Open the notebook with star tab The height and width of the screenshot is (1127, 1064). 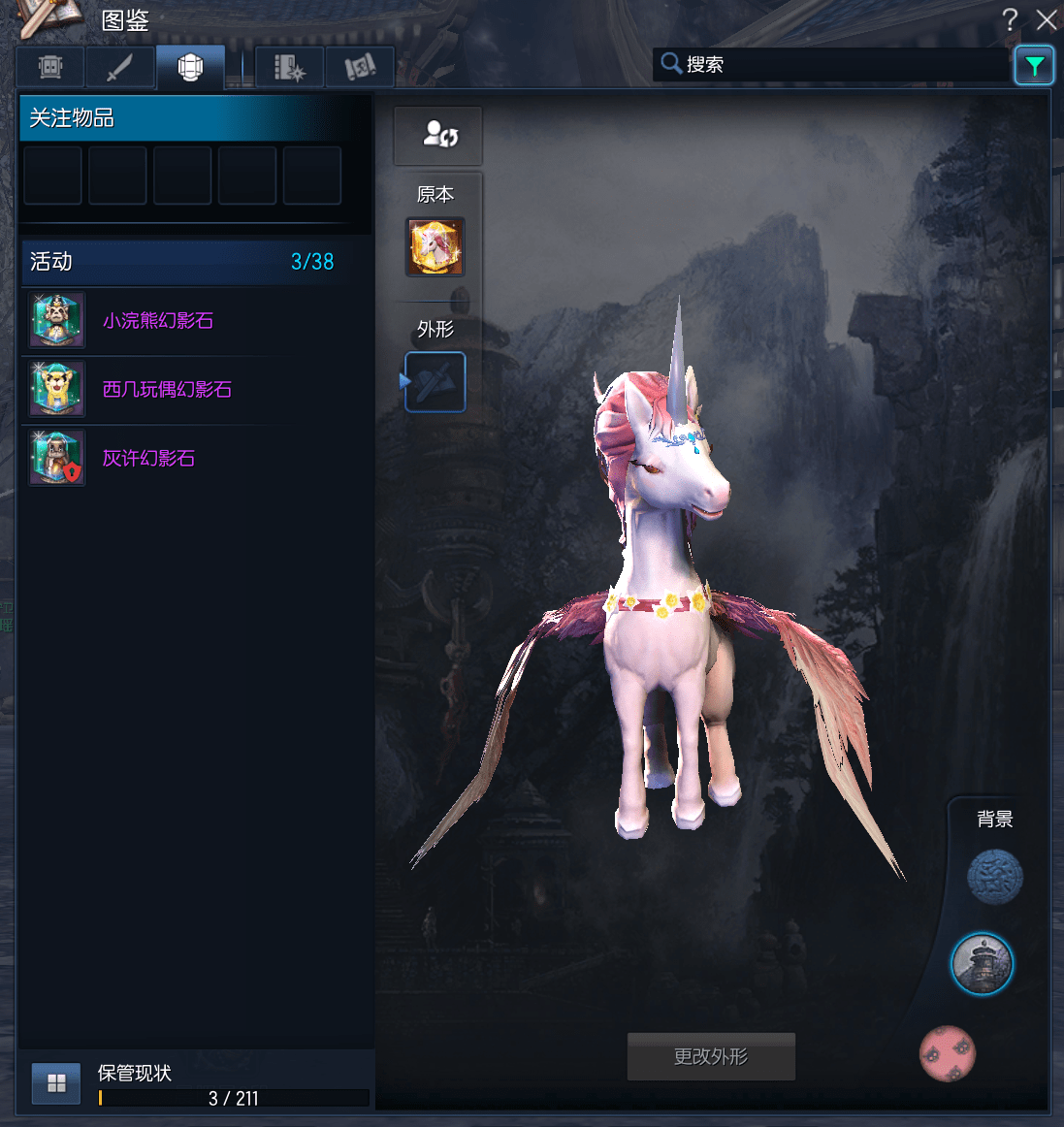tap(289, 67)
